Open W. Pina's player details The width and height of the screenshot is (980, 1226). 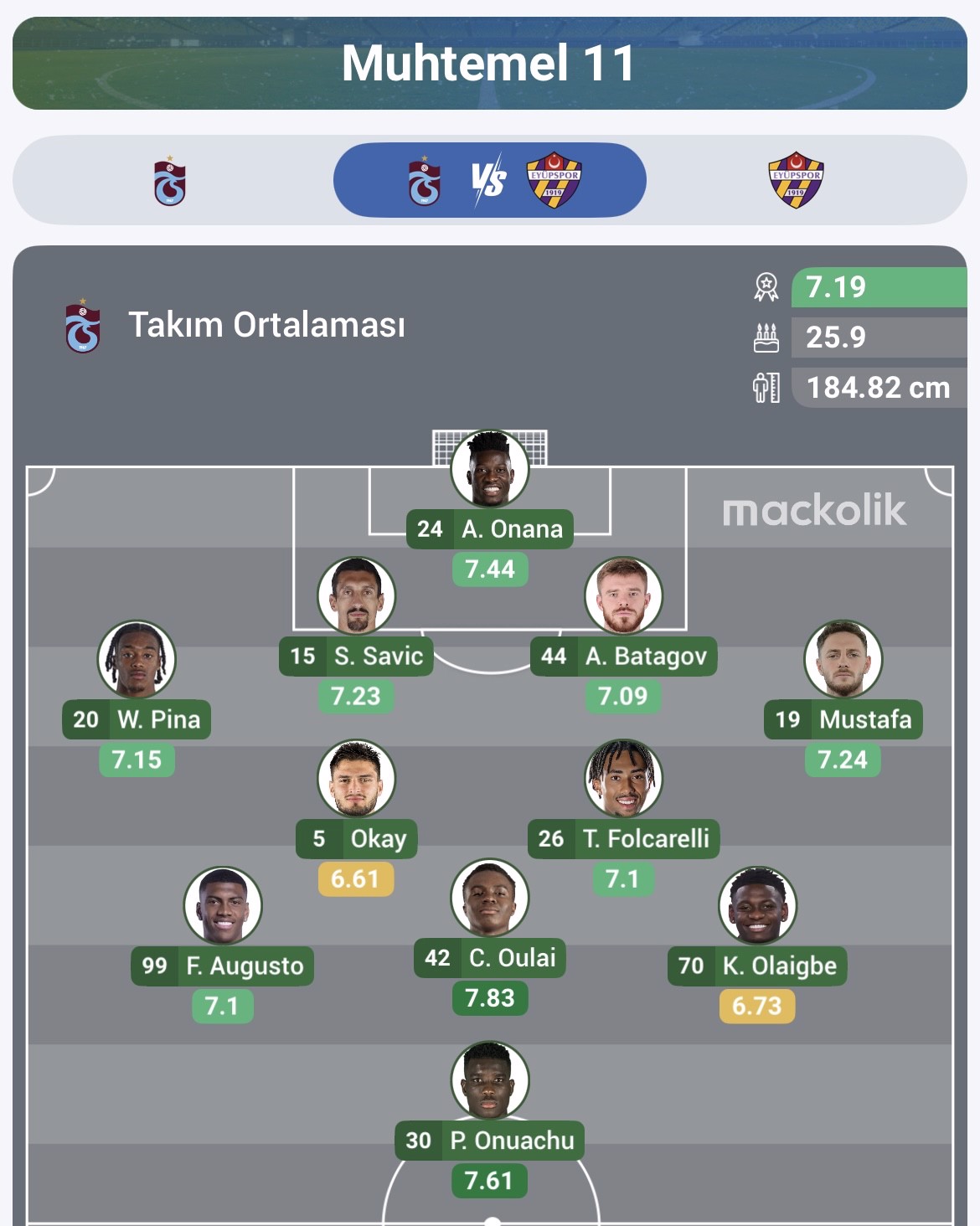[x=137, y=661]
